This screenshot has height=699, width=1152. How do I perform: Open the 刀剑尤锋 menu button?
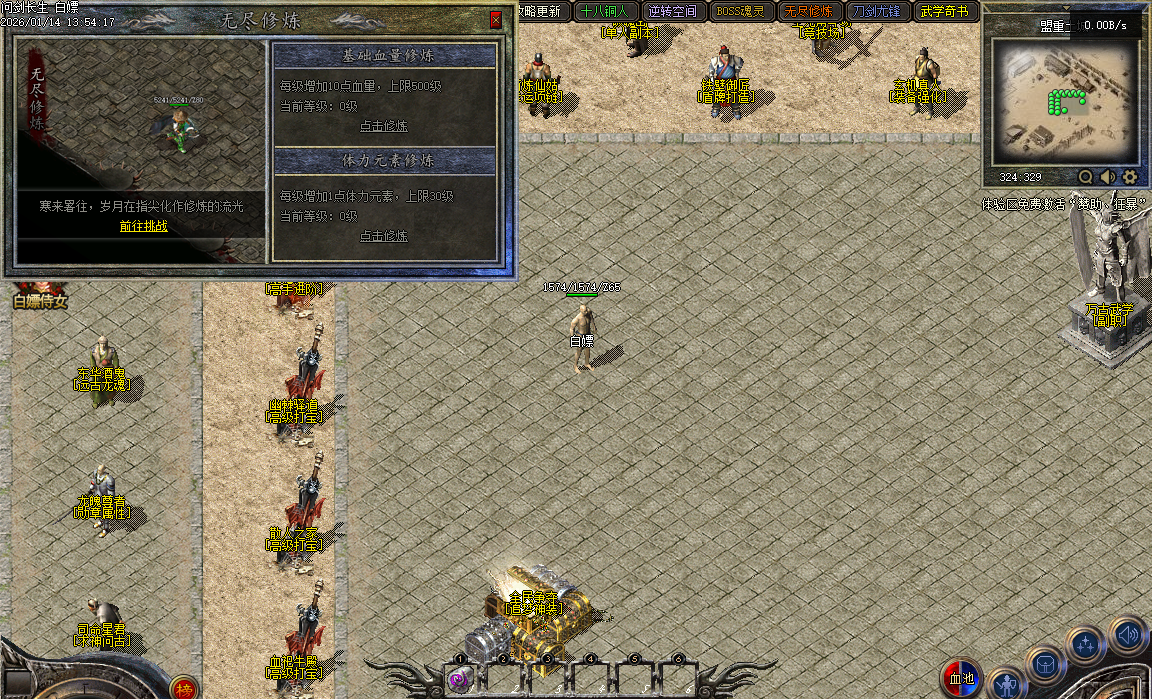tap(876, 12)
